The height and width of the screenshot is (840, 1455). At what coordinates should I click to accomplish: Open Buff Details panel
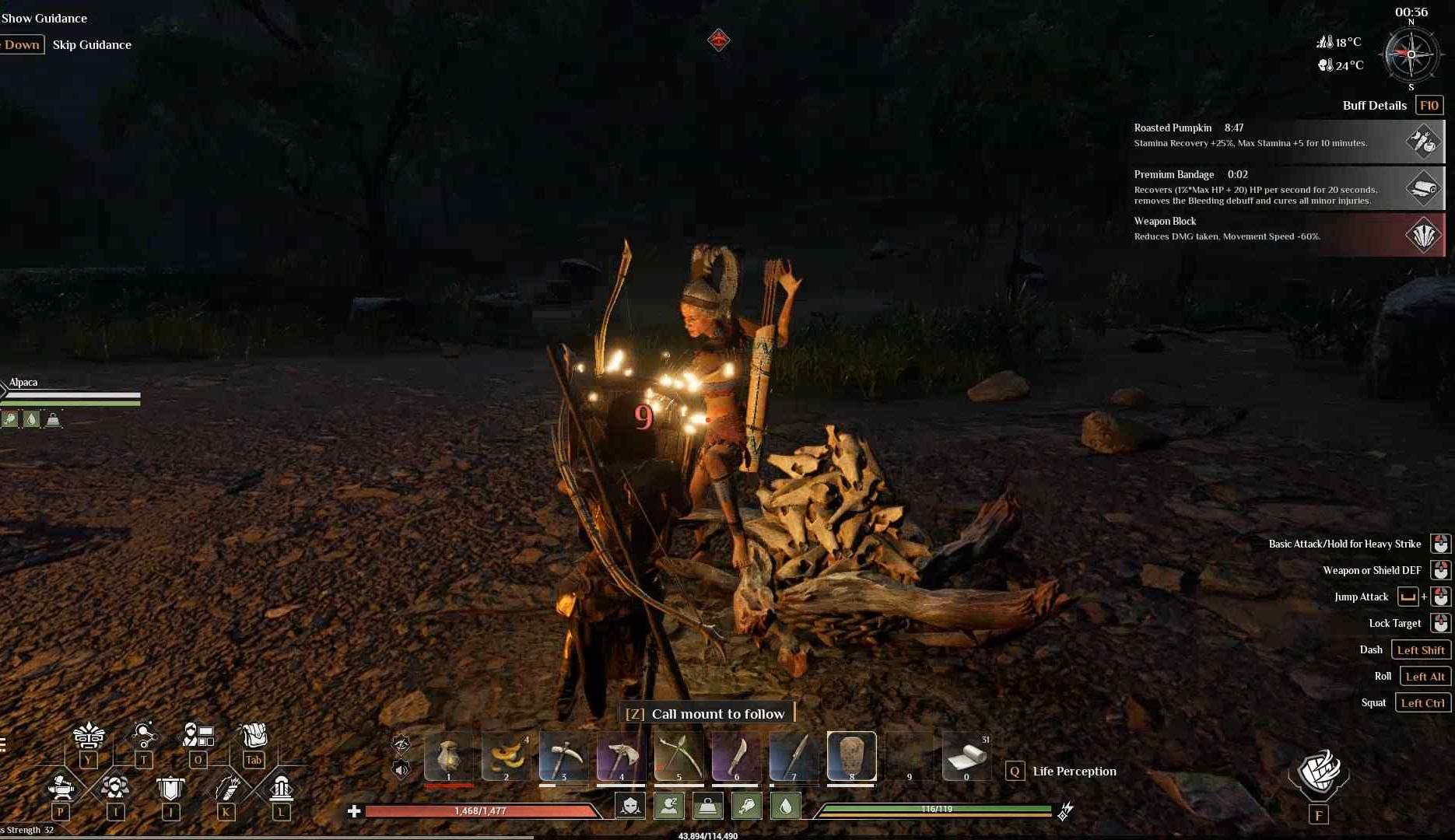click(x=1429, y=105)
